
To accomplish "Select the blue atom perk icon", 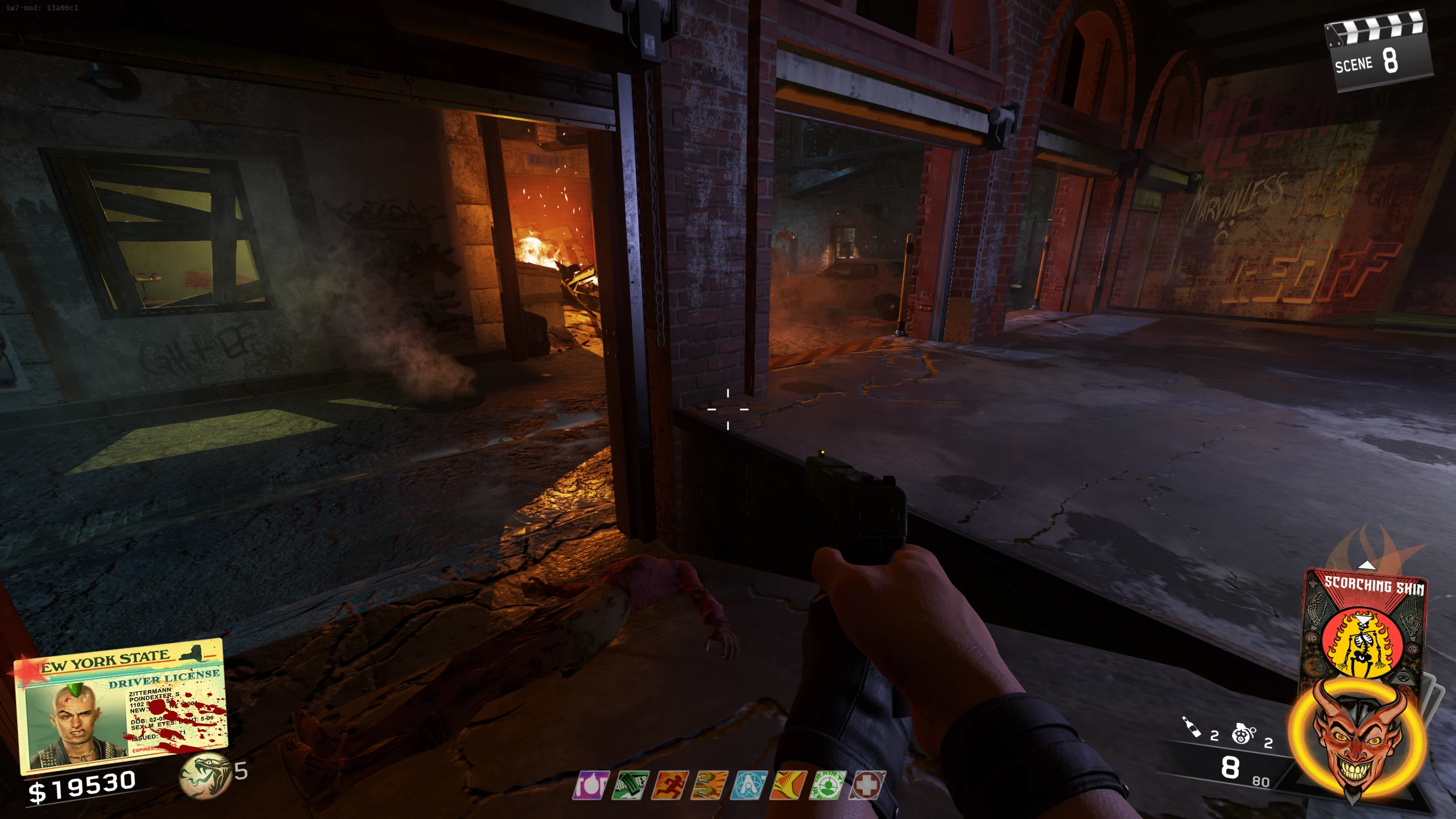I will click(748, 785).
